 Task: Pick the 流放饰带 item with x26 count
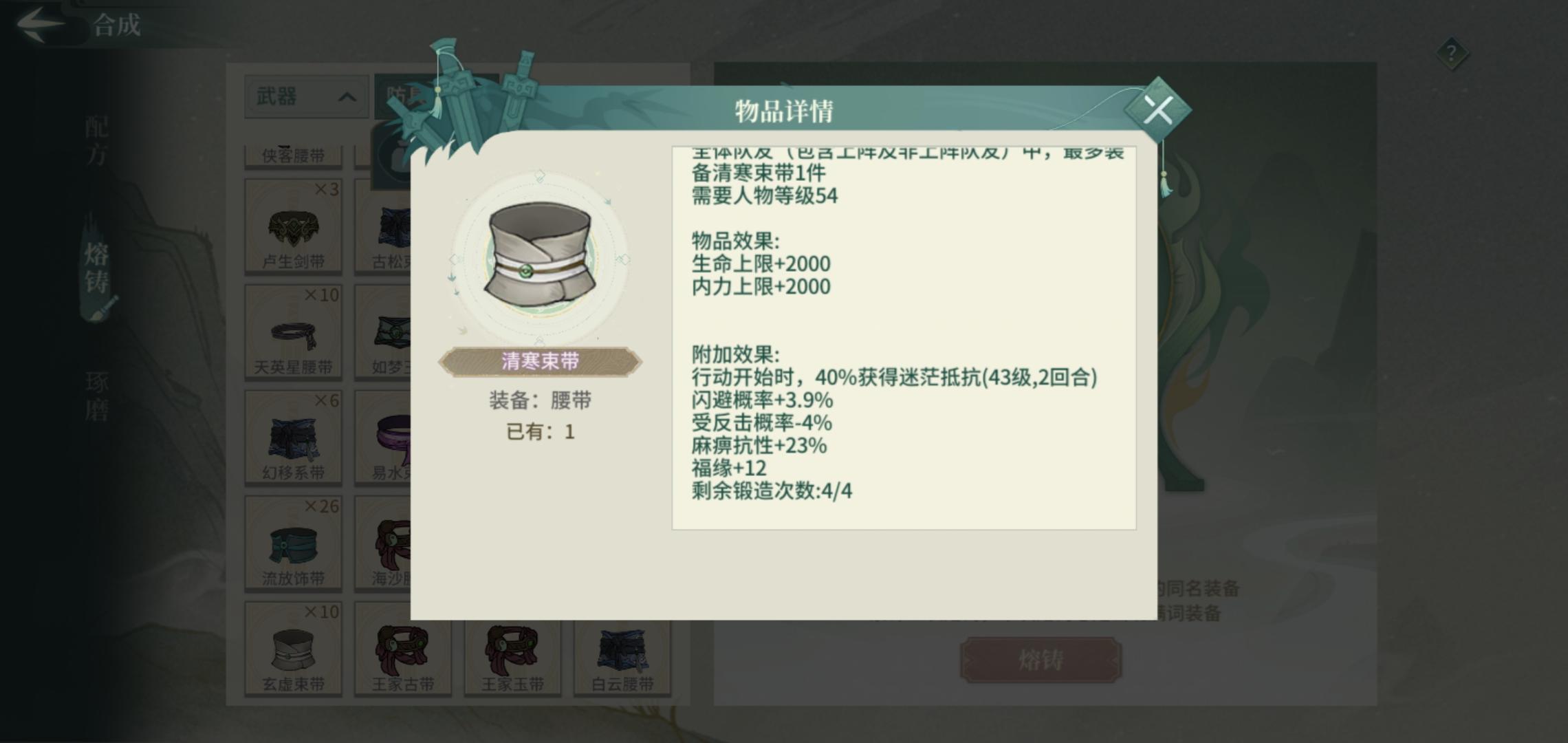tap(294, 543)
